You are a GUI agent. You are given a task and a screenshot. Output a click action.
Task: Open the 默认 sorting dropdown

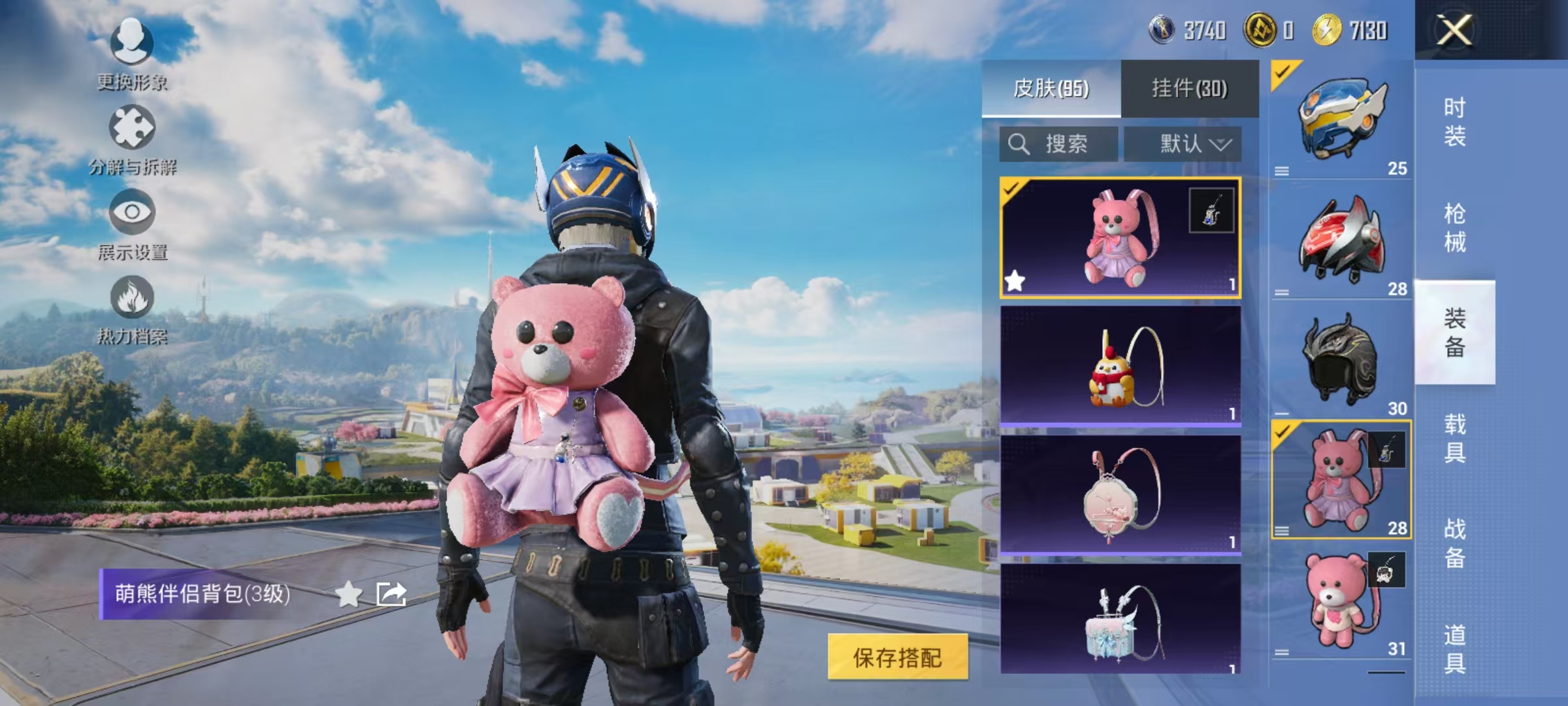(1189, 144)
